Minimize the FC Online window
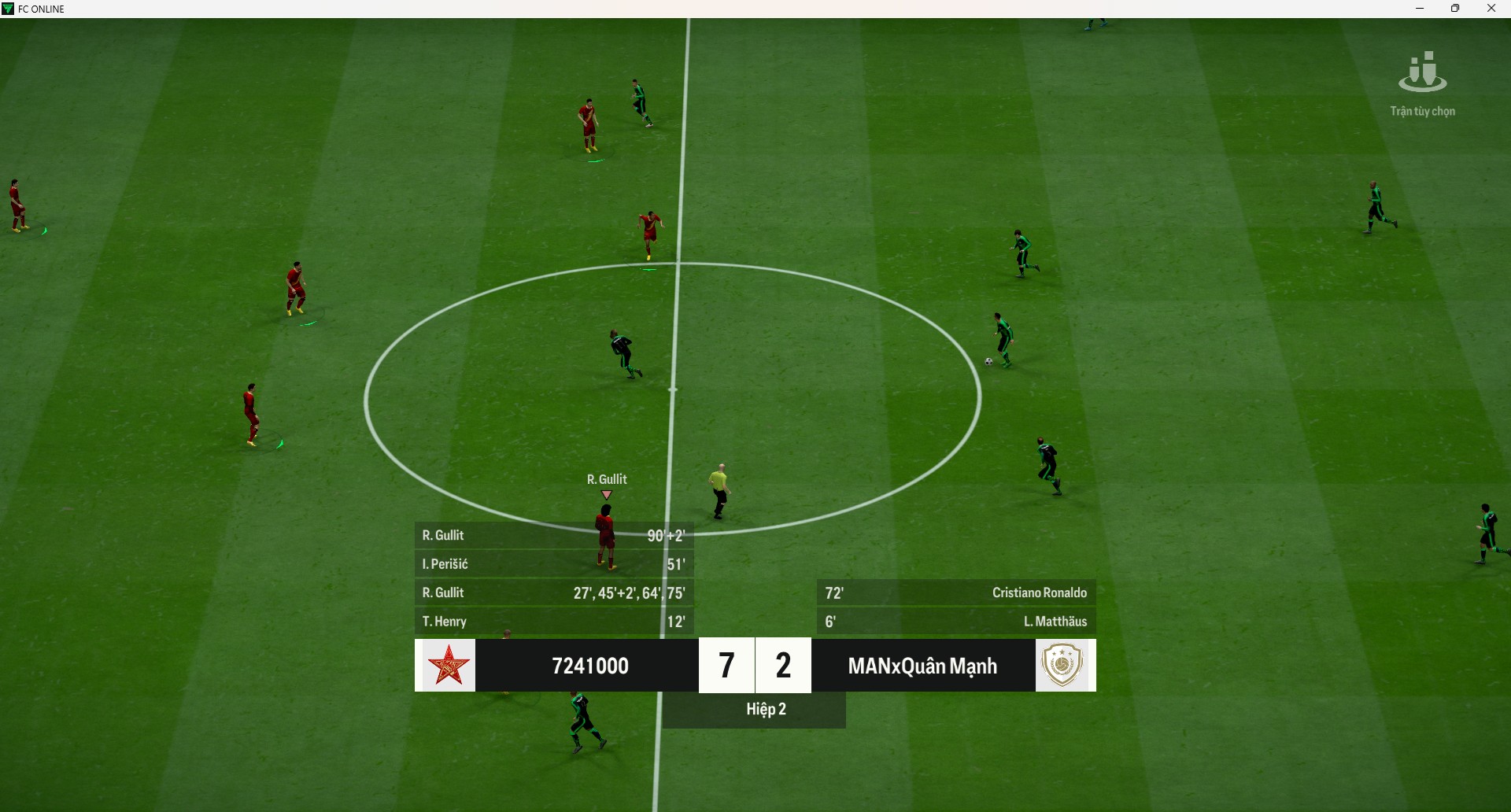Image resolution: width=1511 pixels, height=812 pixels. pyautogui.click(x=1420, y=9)
